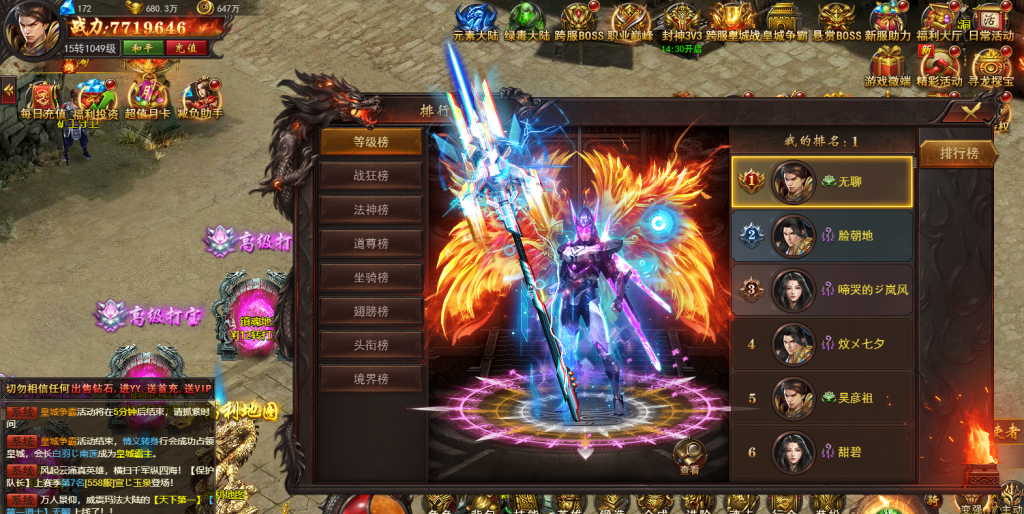Click the player portrait avatar
Screen dimensions: 1024x514
(x=32, y=30)
